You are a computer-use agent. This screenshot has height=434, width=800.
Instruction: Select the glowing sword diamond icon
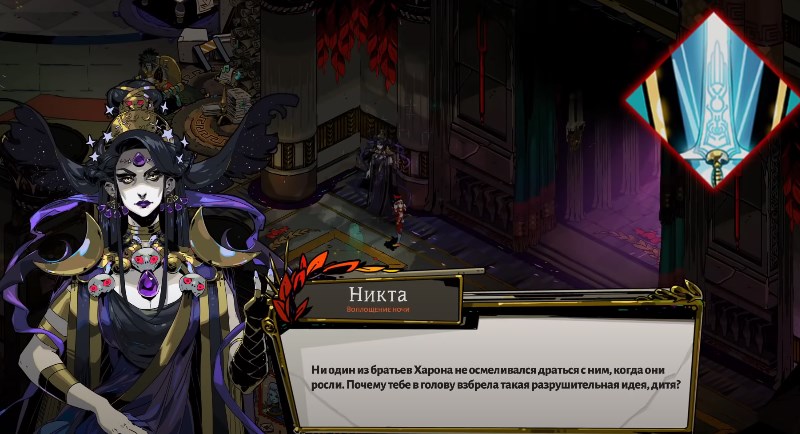(712, 100)
